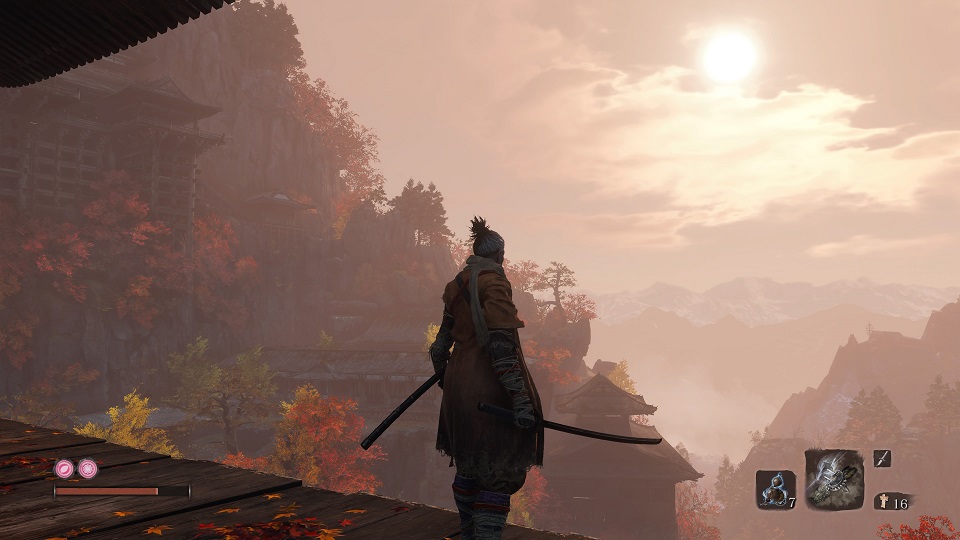Select the Healing Gourd item slot
This screenshot has height=540, width=960.
click(x=774, y=489)
